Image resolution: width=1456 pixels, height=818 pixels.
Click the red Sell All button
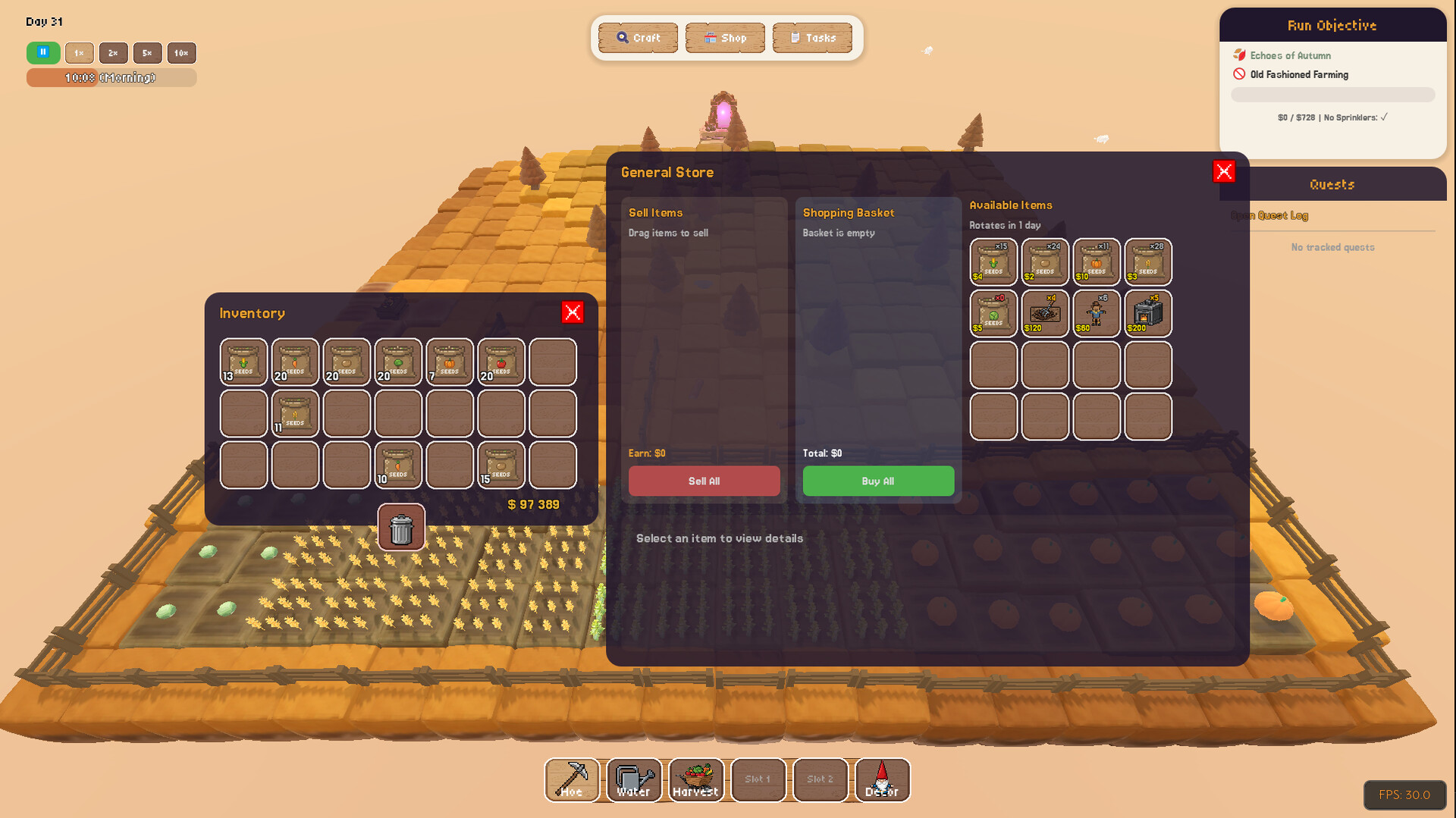coord(704,481)
